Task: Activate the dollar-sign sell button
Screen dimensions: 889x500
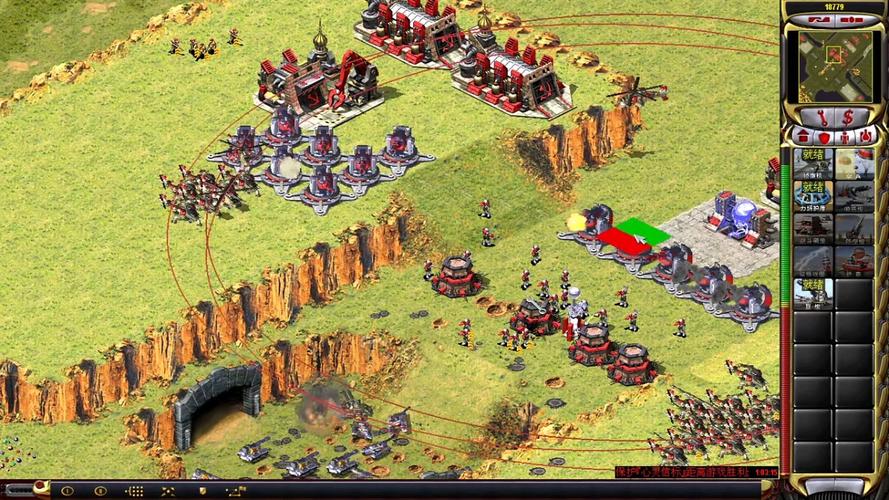Action: 846,117
